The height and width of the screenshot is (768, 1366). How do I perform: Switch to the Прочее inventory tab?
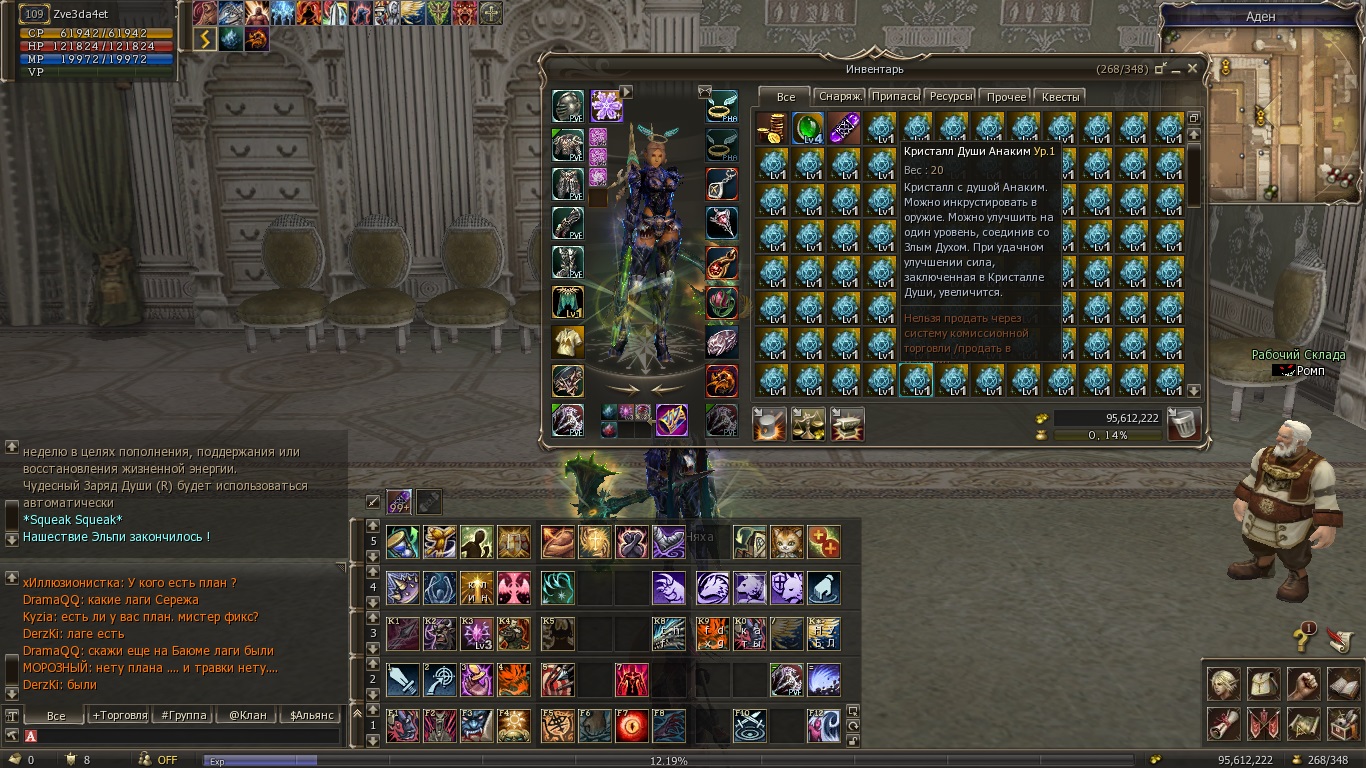coord(1006,97)
